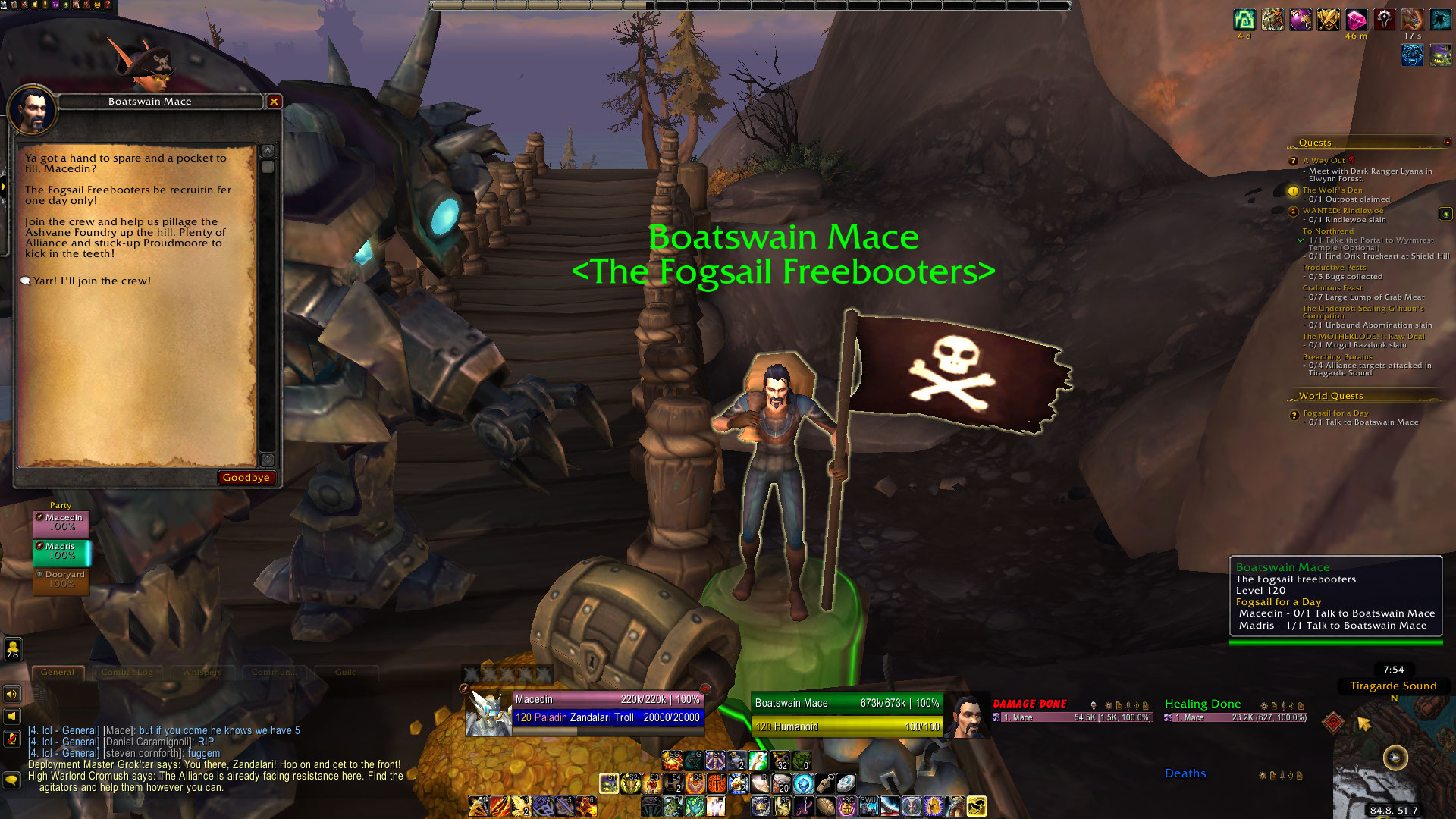The image size is (1456, 819).
Task: Select Madris party frame
Action: [x=61, y=551]
